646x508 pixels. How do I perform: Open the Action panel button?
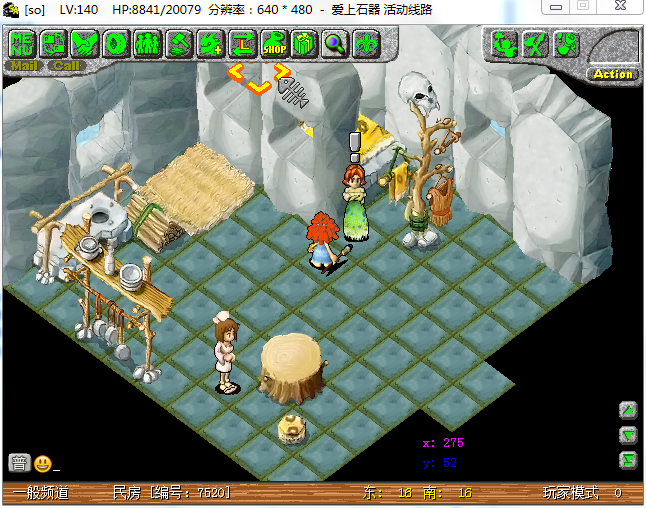point(612,73)
